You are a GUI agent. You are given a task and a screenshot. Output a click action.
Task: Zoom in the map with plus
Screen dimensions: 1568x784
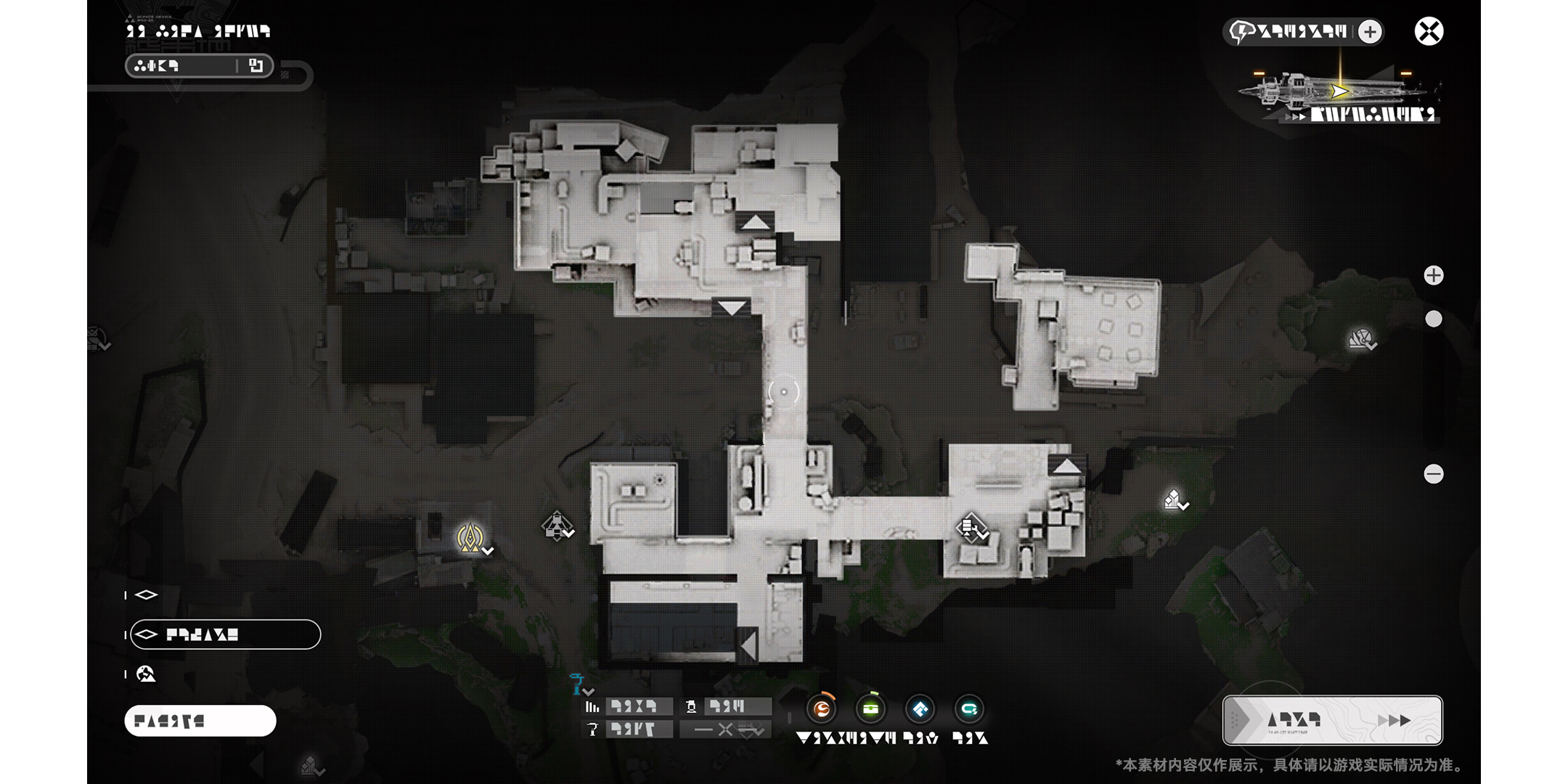[x=1433, y=276]
